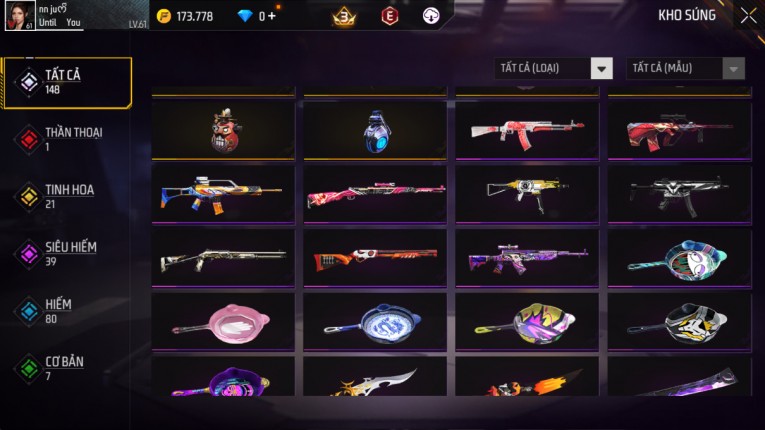Image resolution: width=765 pixels, height=430 pixels.
Task: Select the Tất Cả category tab
Action: 67,82
